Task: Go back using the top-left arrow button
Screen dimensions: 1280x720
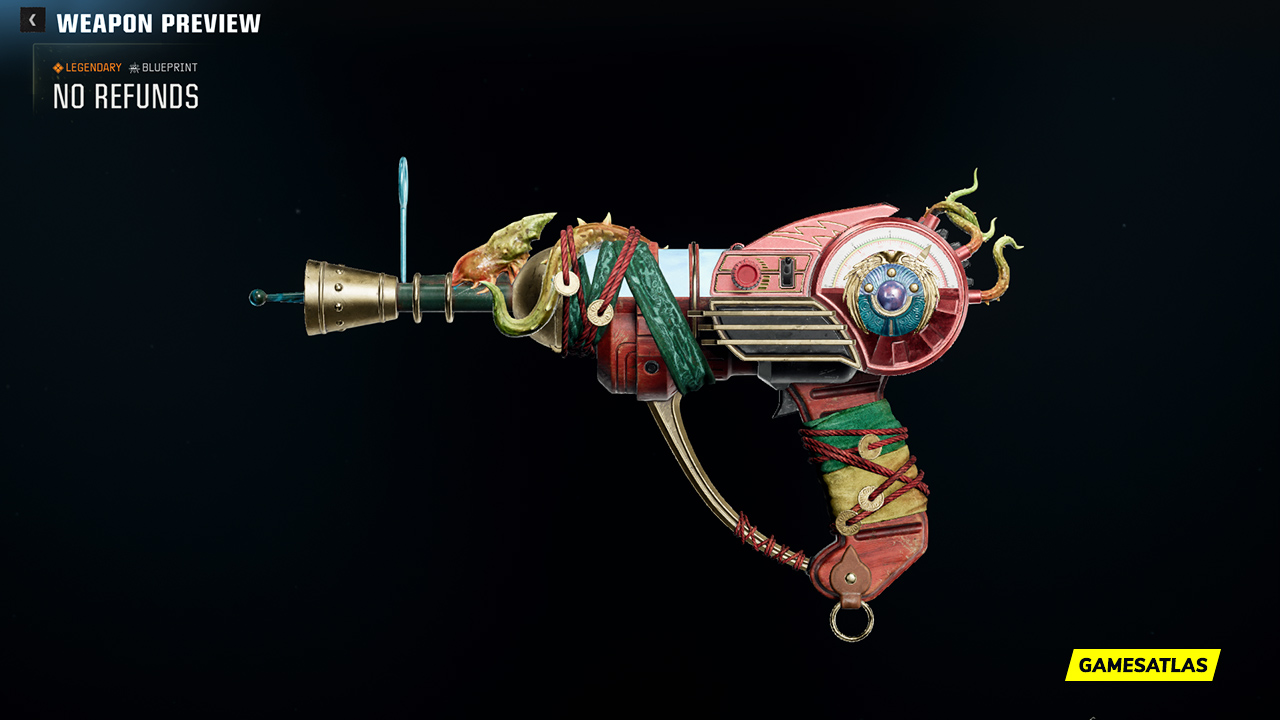Action: coord(32,20)
